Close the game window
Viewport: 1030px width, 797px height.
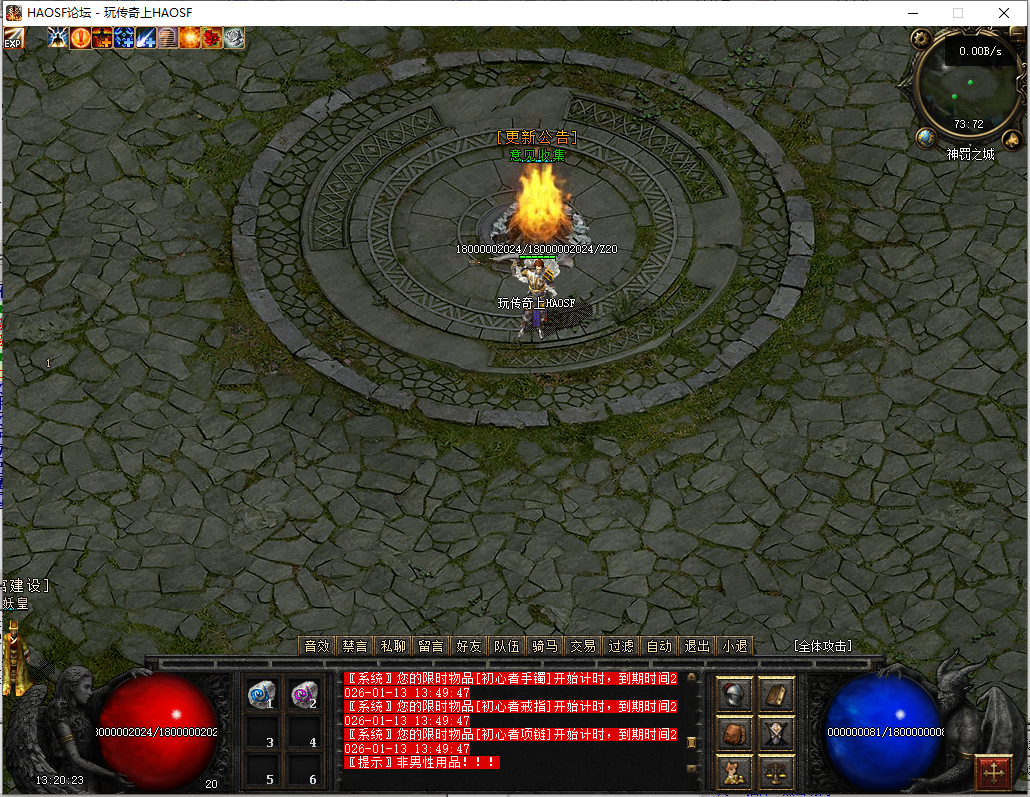[1003, 13]
